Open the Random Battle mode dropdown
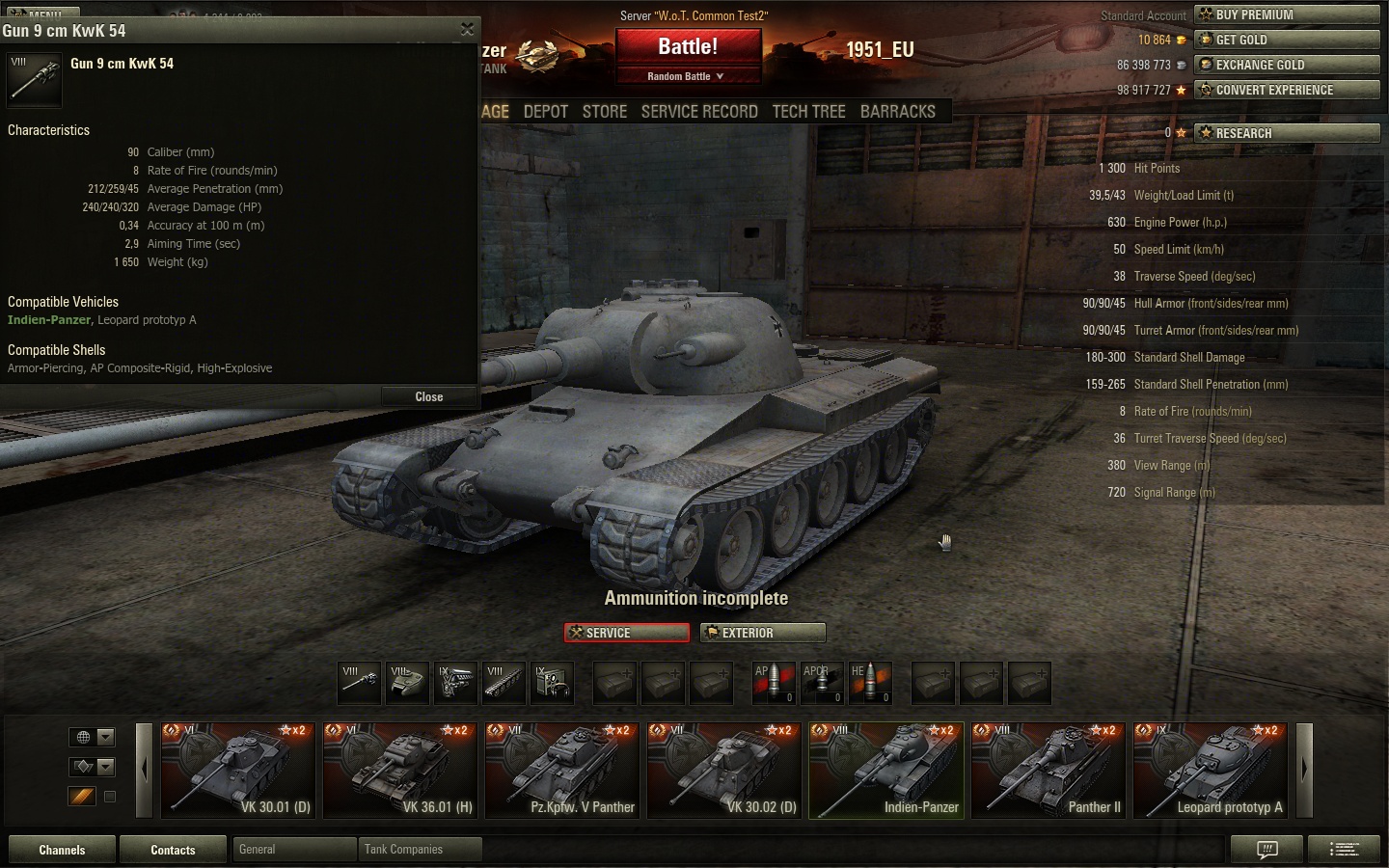Viewport: 1389px width, 868px height. click(x=687, y=76)
